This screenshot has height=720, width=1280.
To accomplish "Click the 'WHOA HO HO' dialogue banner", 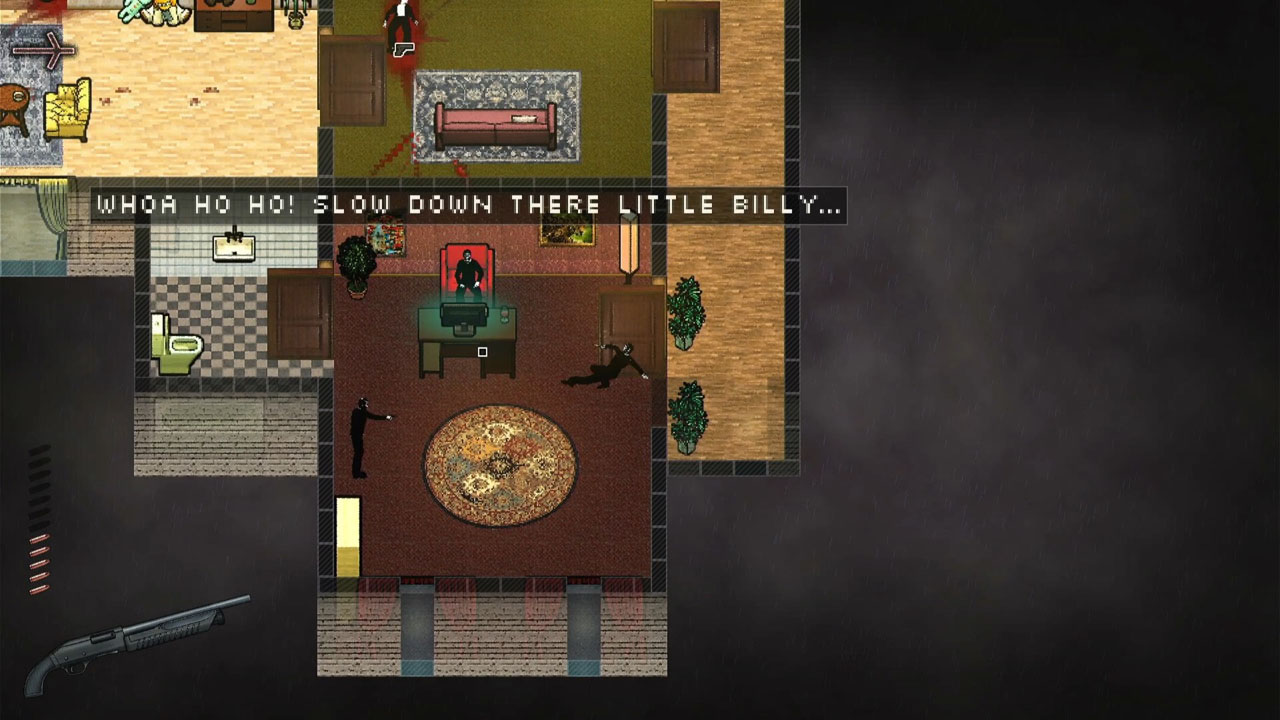I will point(467,206).
